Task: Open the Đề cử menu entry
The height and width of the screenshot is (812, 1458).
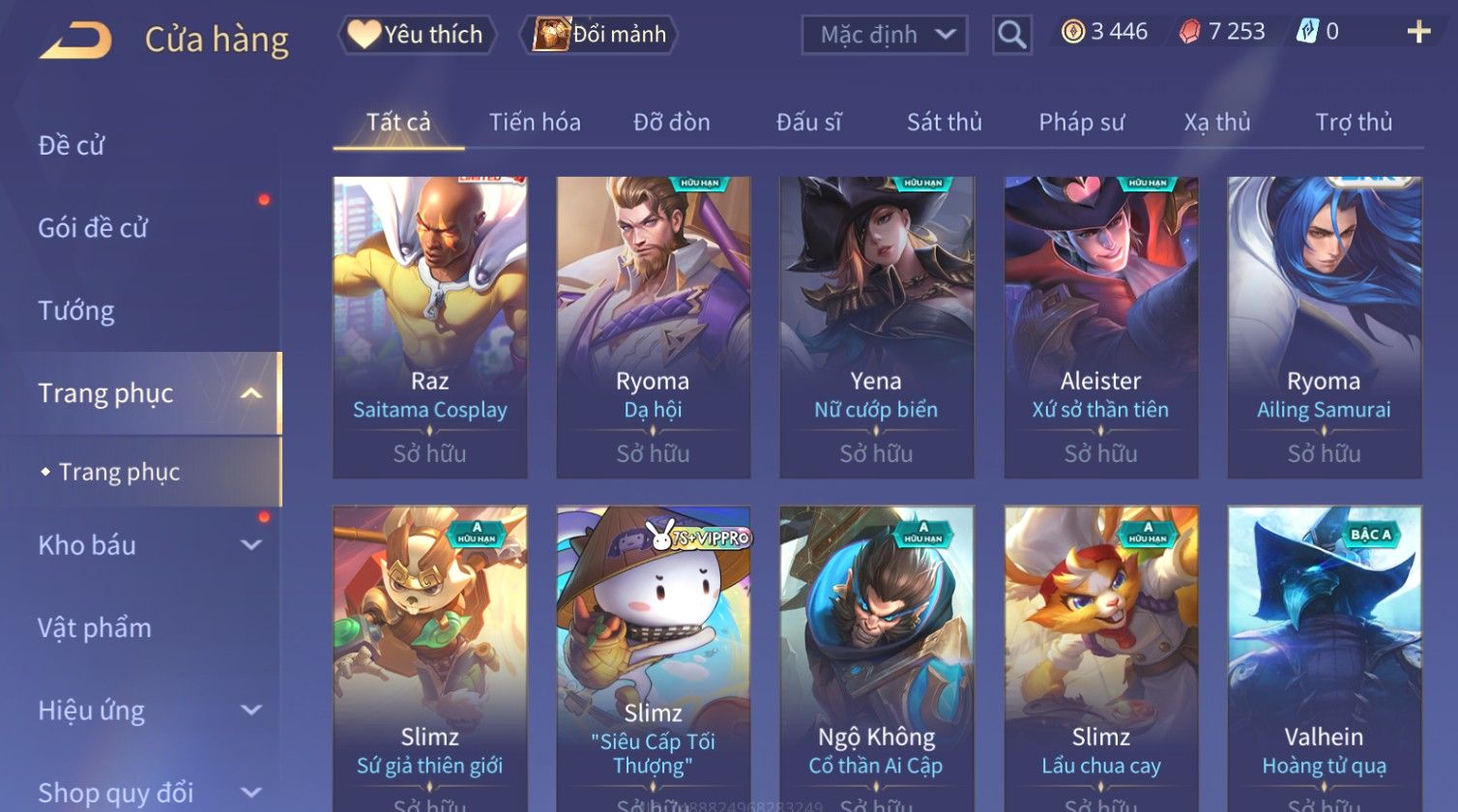Action: point(72,146)
